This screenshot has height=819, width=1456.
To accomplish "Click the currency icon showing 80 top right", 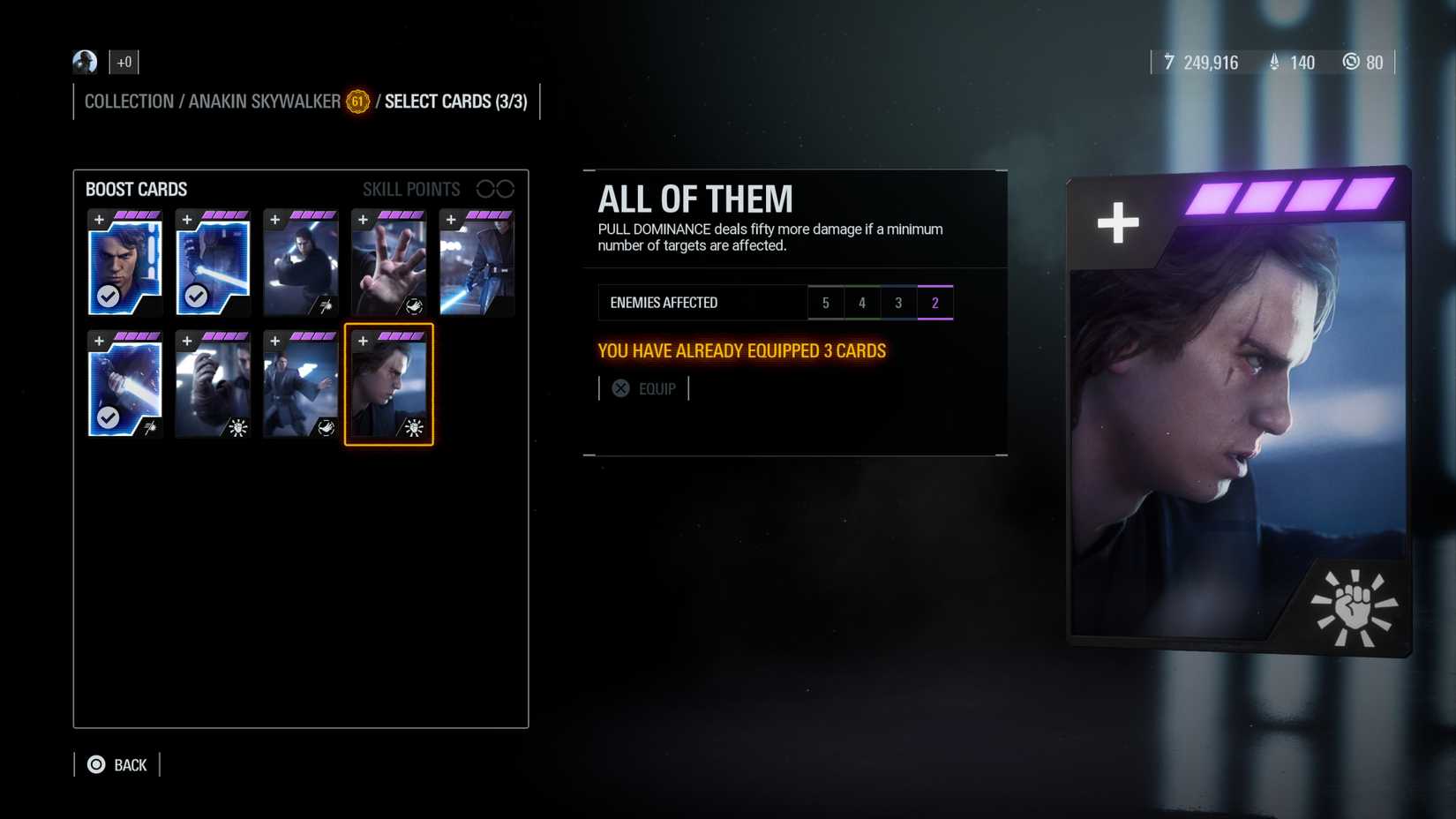I will (x=1350, y=63).
